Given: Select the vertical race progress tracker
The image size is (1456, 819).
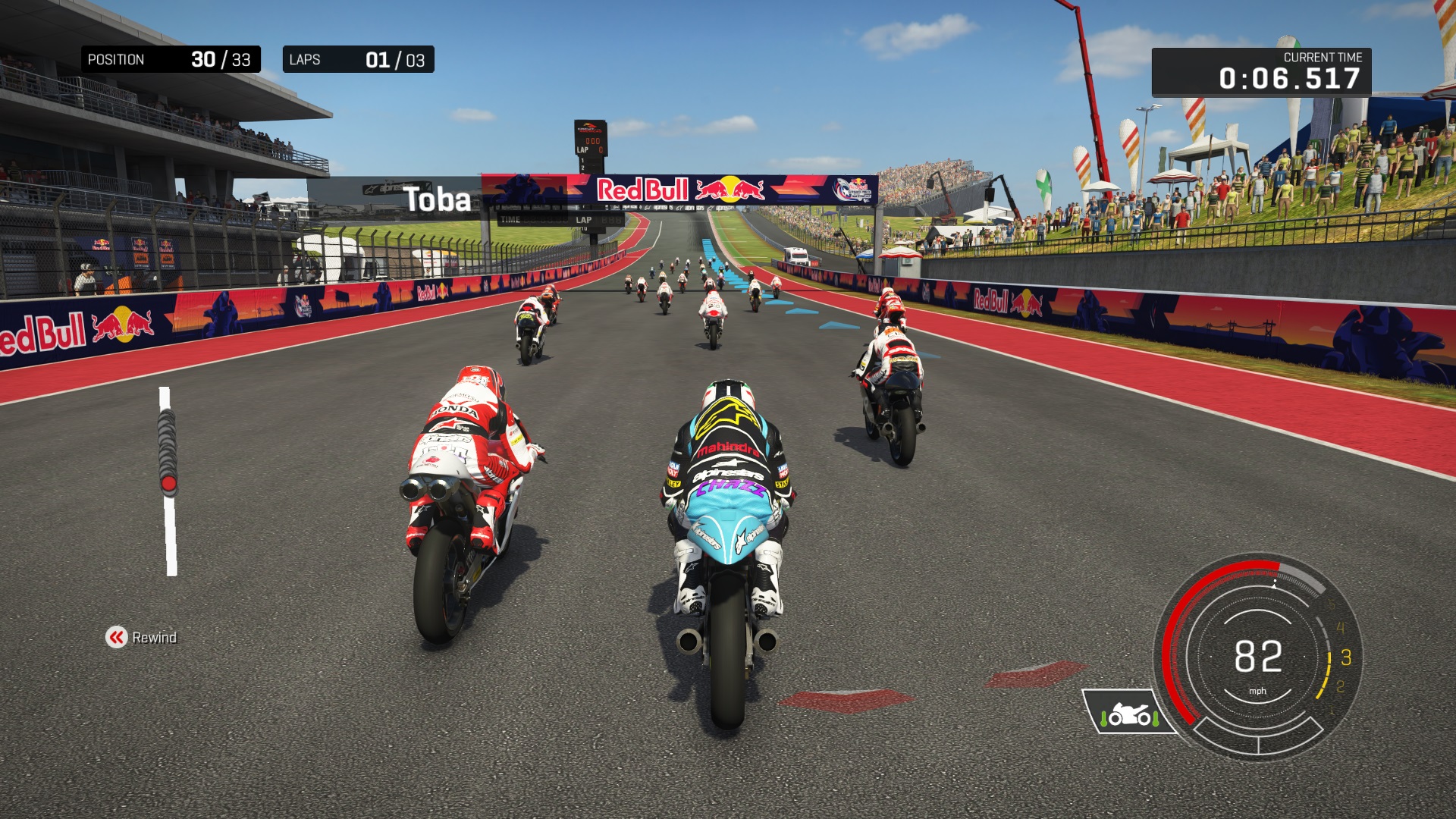Looking at the screenshot, I should coord(168,482).
